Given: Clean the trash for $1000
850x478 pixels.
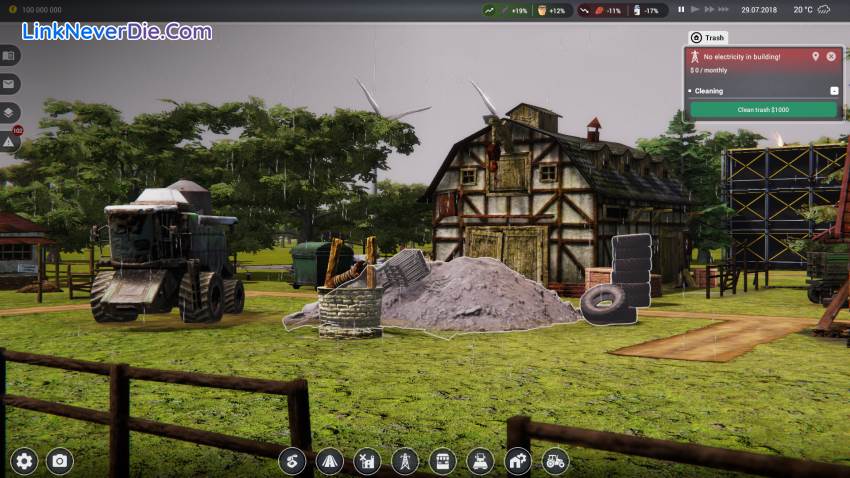Looking at the screenshot, I should click(762, 109).
